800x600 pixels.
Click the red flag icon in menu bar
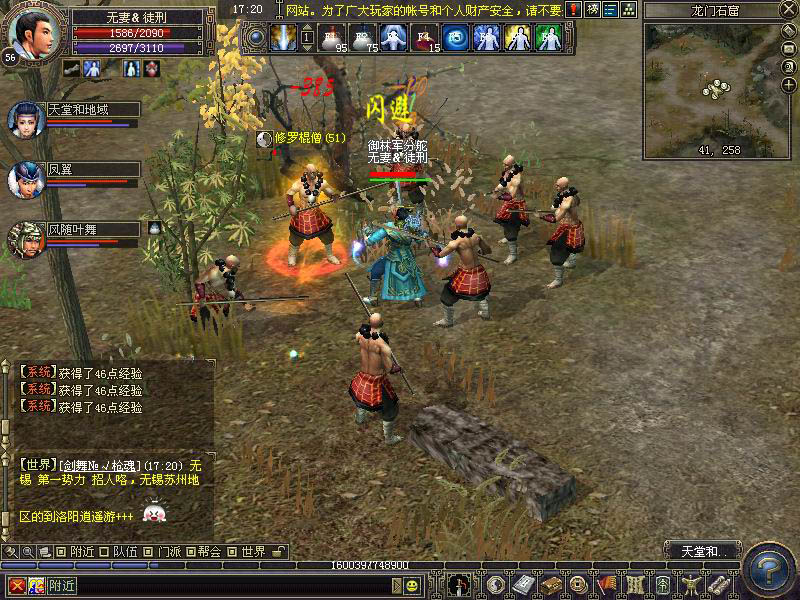(606, 585)
